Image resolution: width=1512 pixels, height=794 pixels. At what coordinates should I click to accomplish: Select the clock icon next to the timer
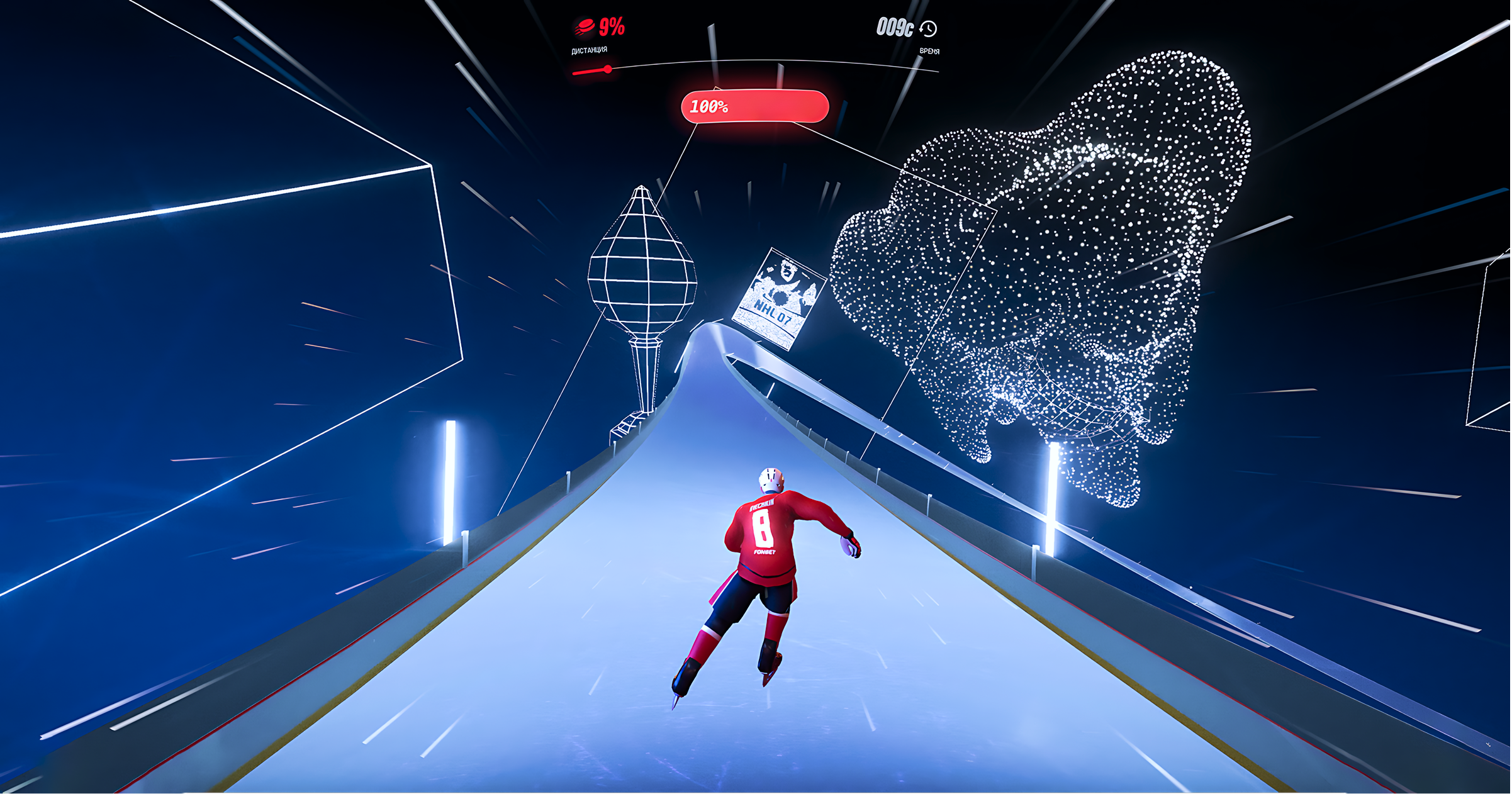[x=927, y=30]
